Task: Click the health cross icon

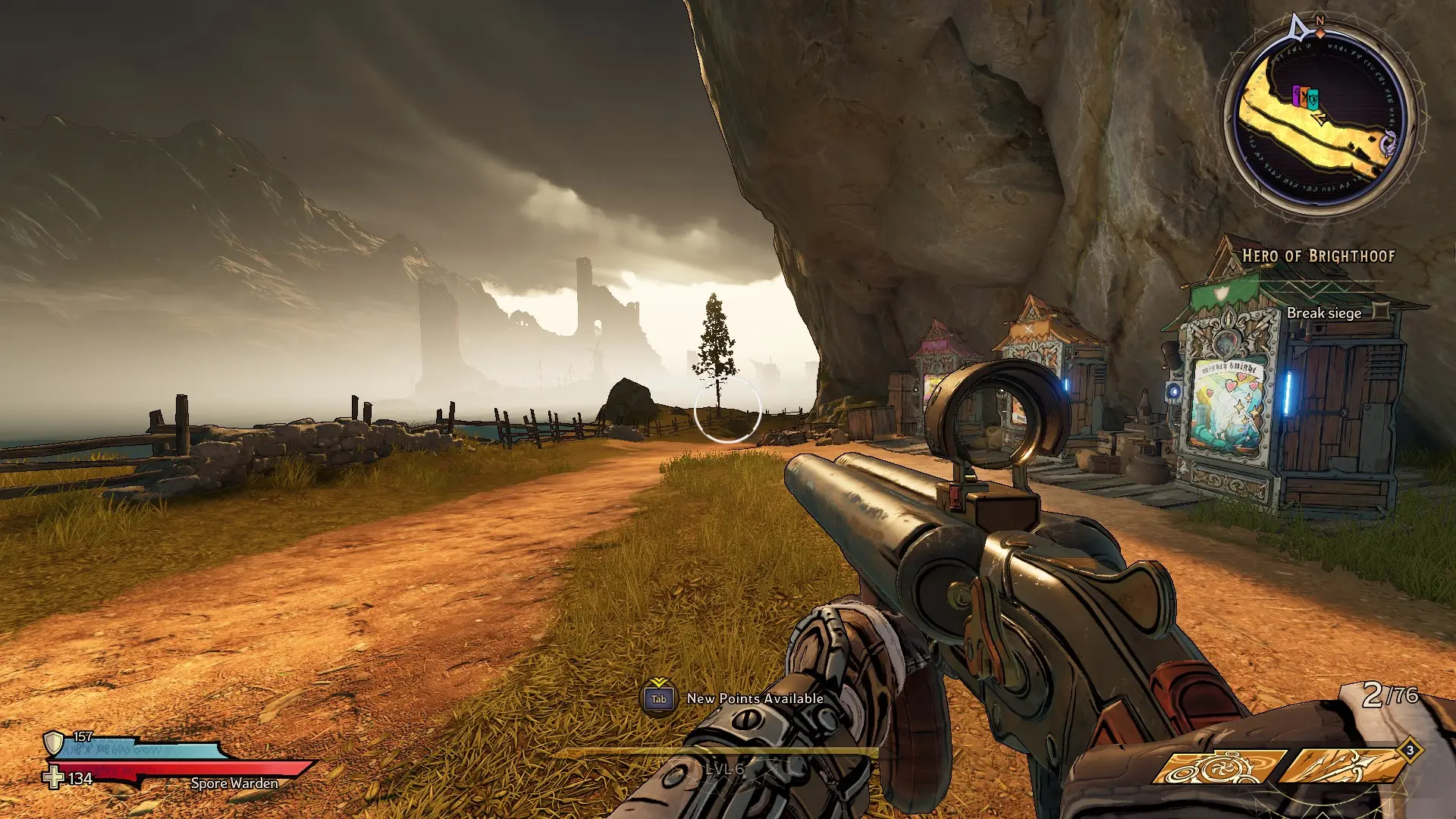Action: pos(53,778)
